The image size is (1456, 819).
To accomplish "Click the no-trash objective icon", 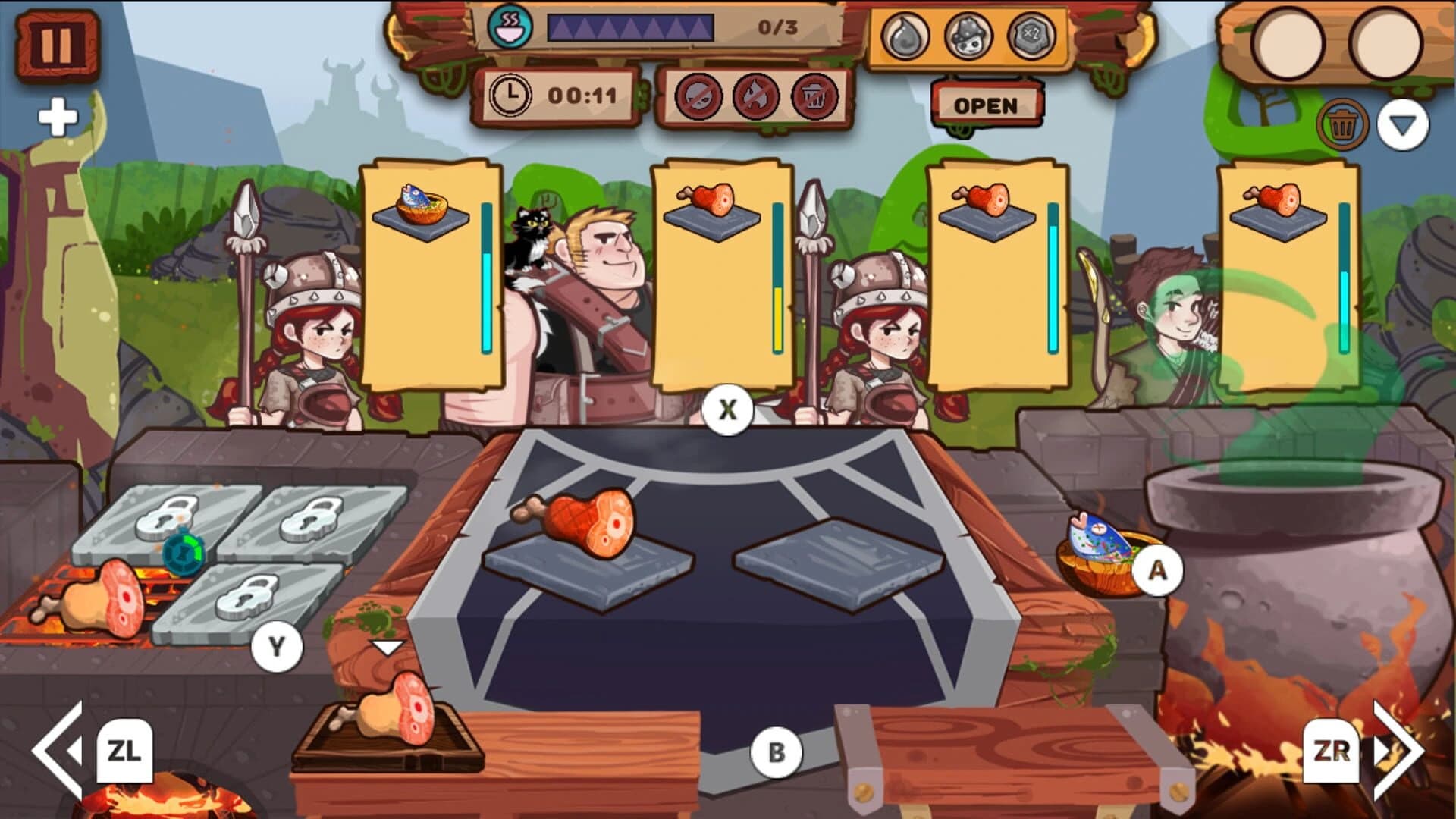I will point(816,96).
